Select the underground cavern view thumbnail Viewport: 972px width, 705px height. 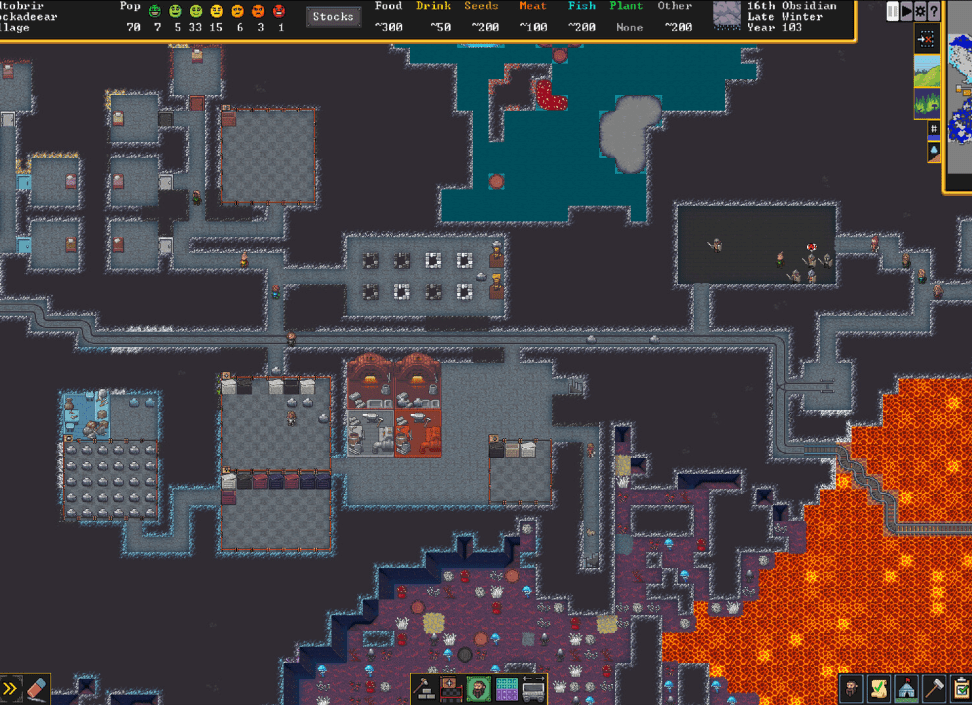[927, 103]
